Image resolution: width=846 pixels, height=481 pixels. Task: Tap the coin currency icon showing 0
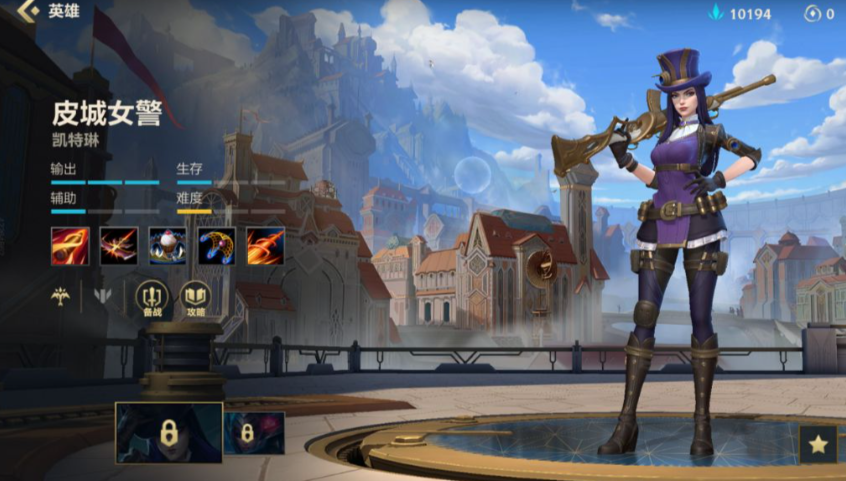tap(813, 14)
